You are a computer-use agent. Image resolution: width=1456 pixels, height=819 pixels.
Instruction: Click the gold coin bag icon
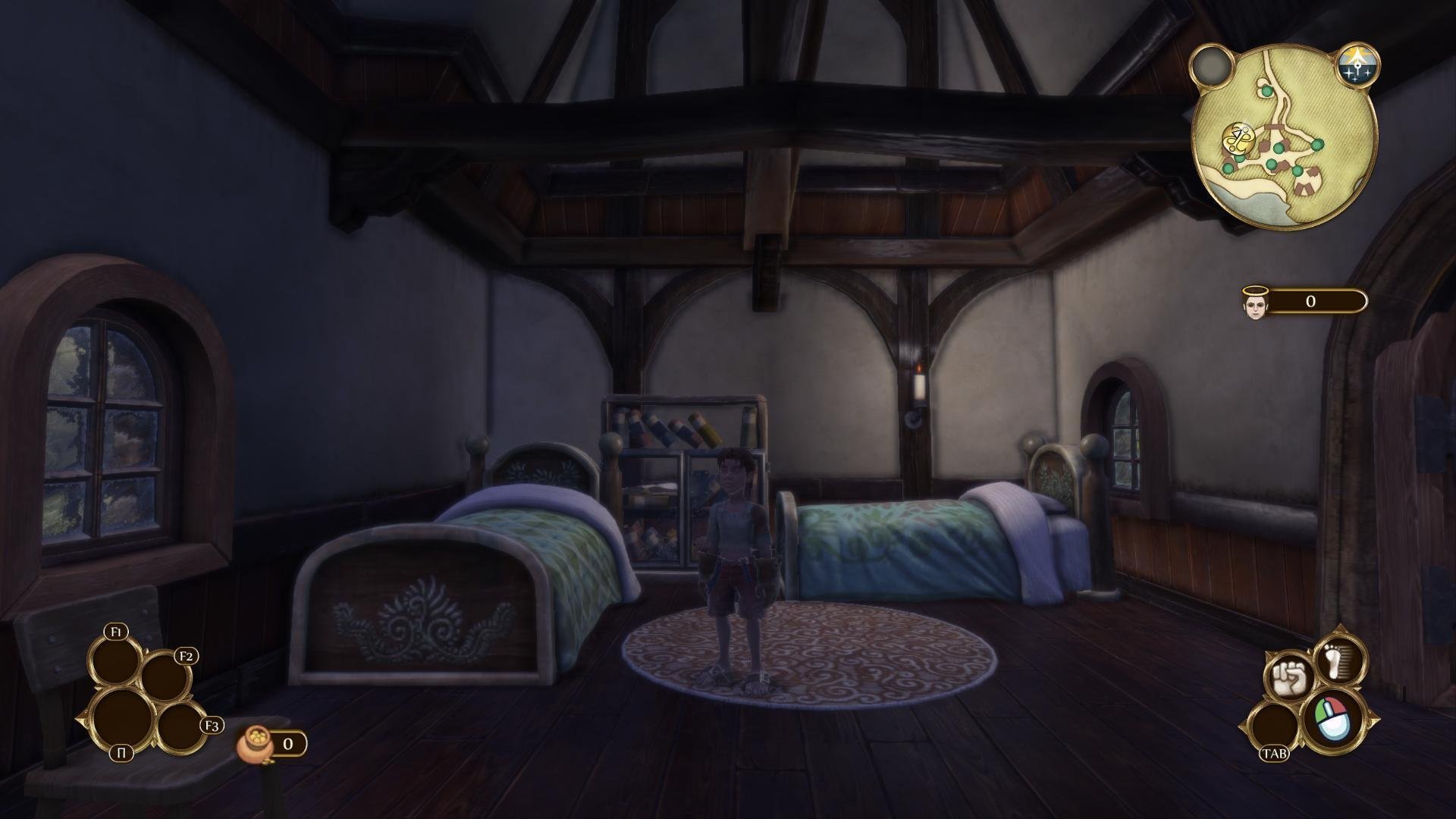pos(252,744)
